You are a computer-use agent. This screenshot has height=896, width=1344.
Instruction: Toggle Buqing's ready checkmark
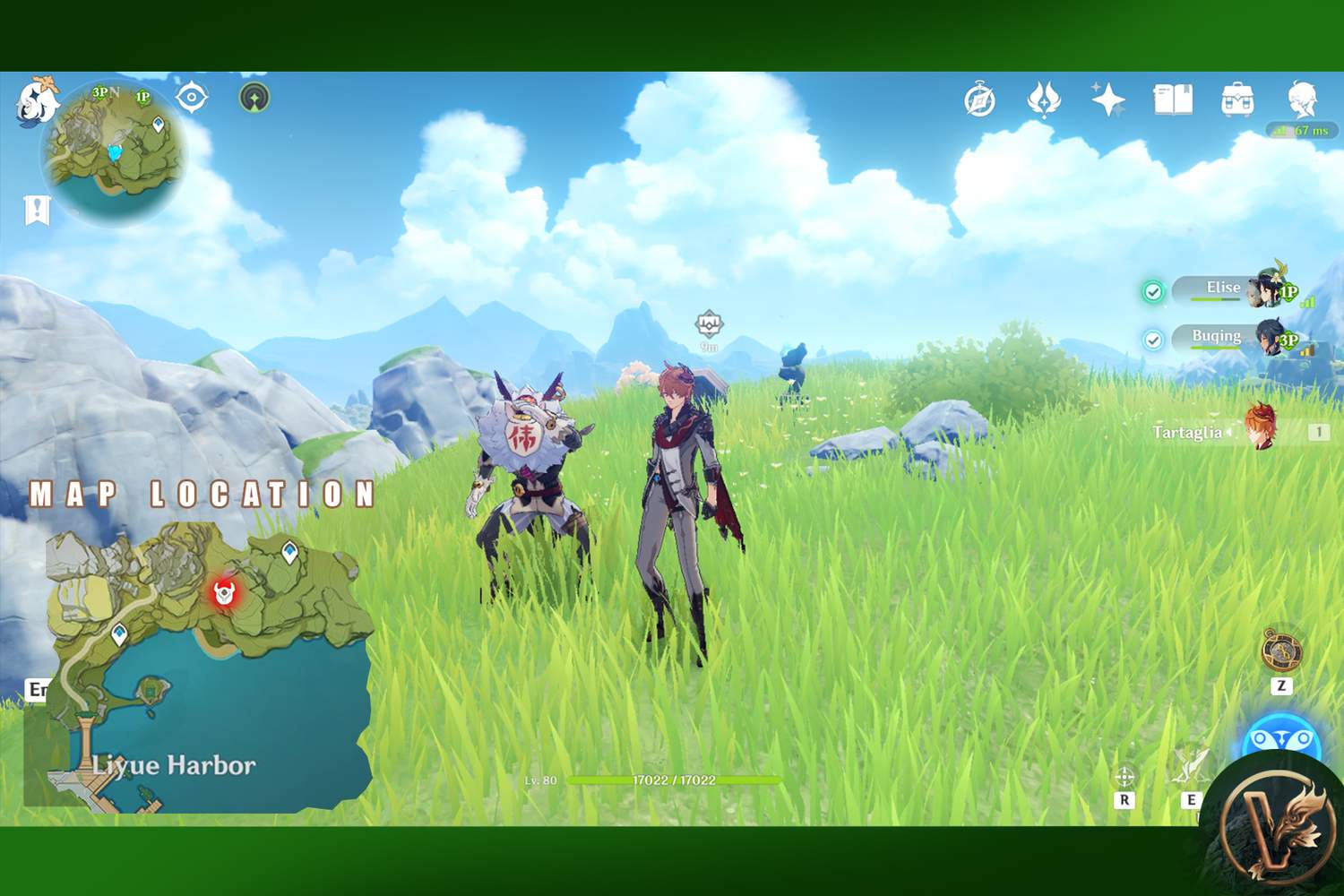1154,338
